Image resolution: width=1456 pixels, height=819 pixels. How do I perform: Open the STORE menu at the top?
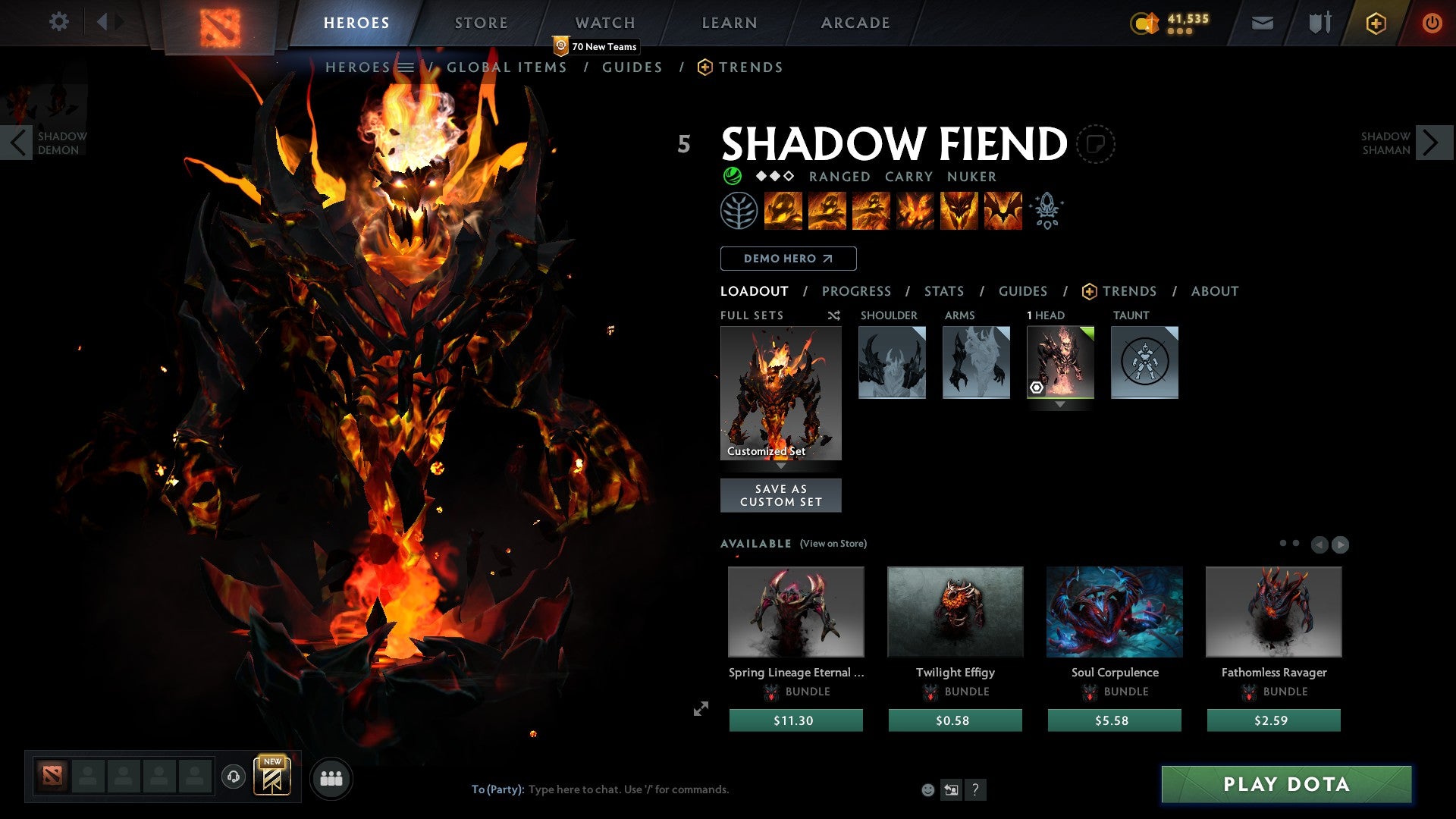click(481, 23)
